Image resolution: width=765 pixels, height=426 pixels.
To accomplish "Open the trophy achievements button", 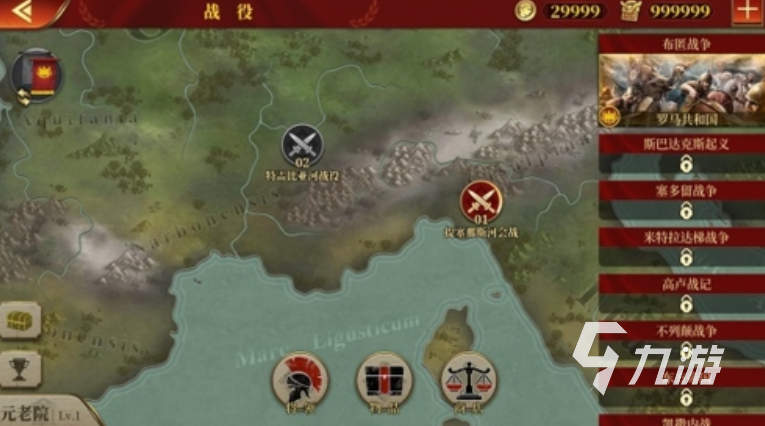I will 20,367.
